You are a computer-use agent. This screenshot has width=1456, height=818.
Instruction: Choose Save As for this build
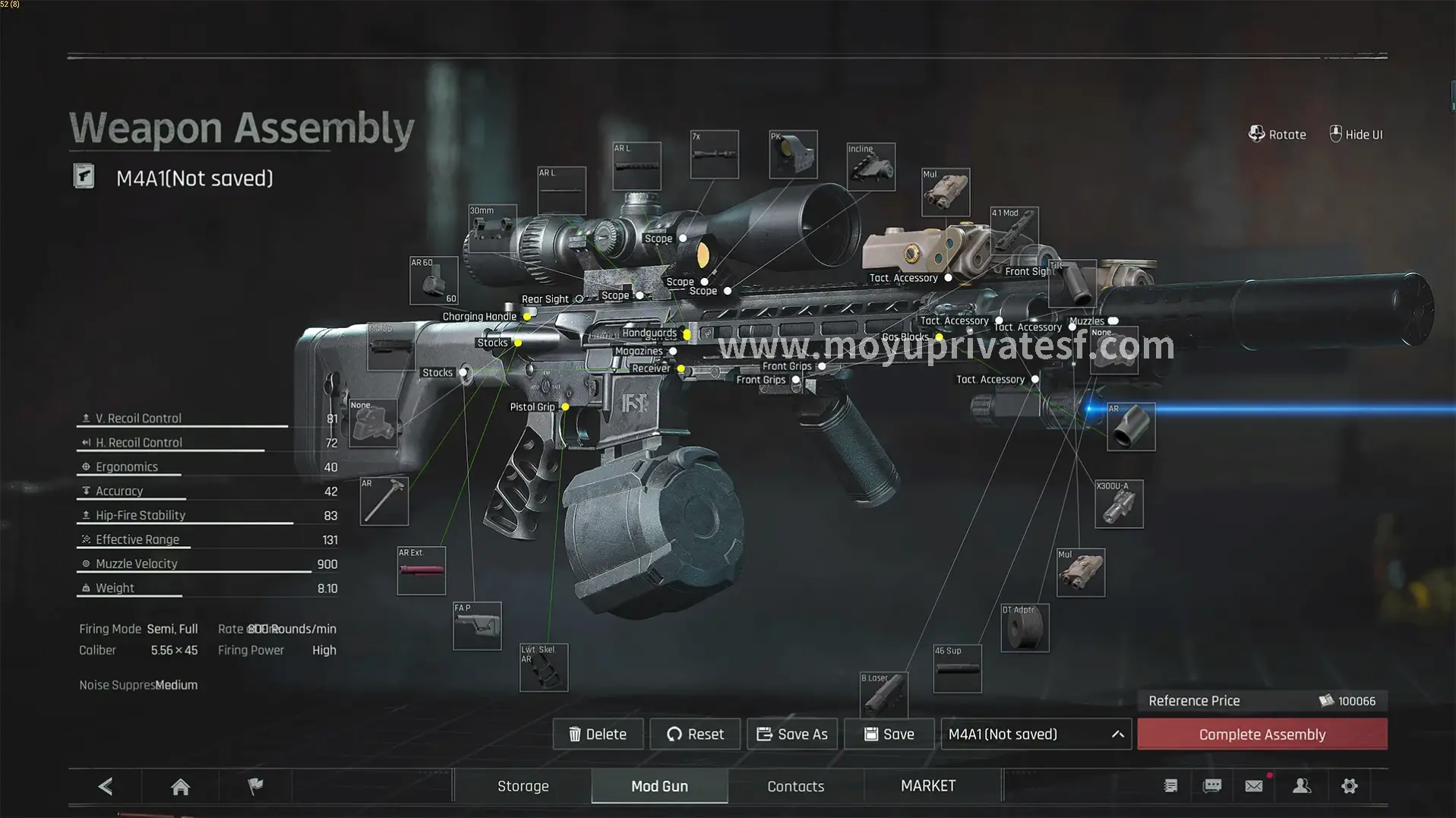792,734
